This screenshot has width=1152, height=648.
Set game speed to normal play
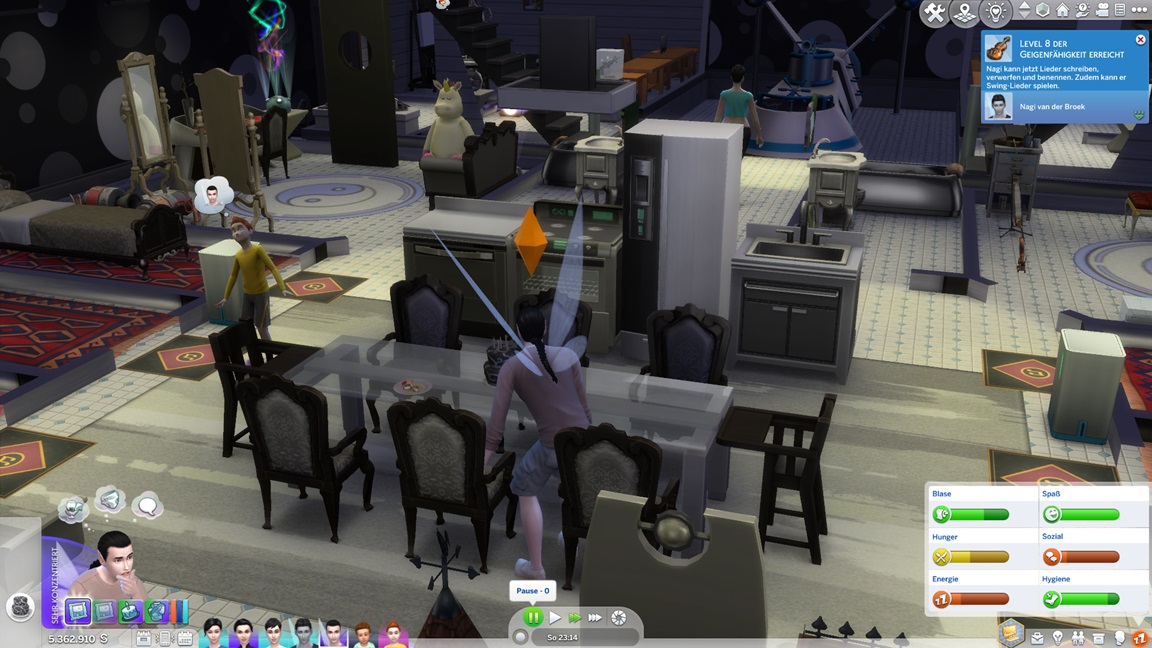(x=555, y=618)
